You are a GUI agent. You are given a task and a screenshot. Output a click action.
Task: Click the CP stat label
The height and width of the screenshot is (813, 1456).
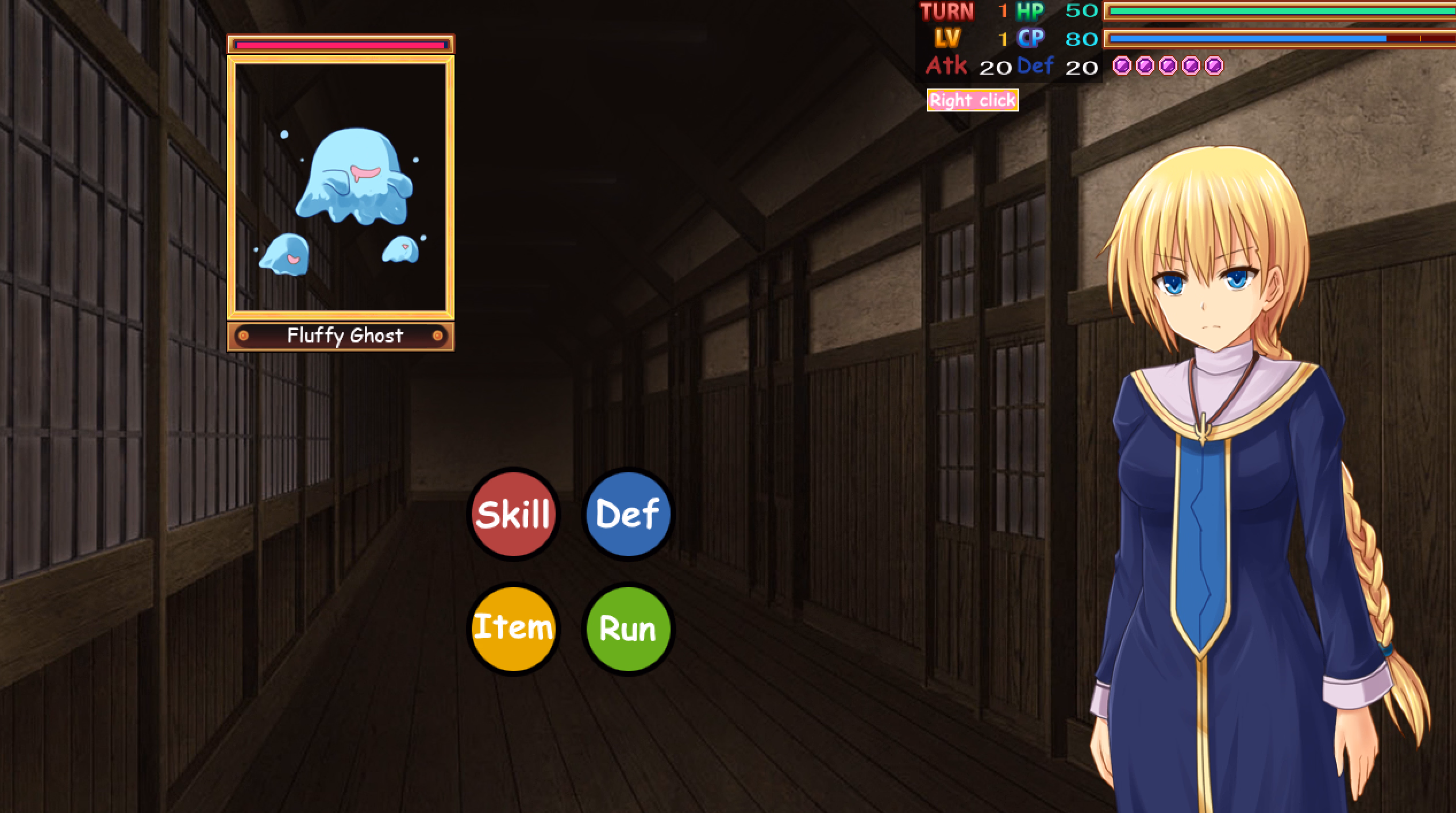[1031, 39]
